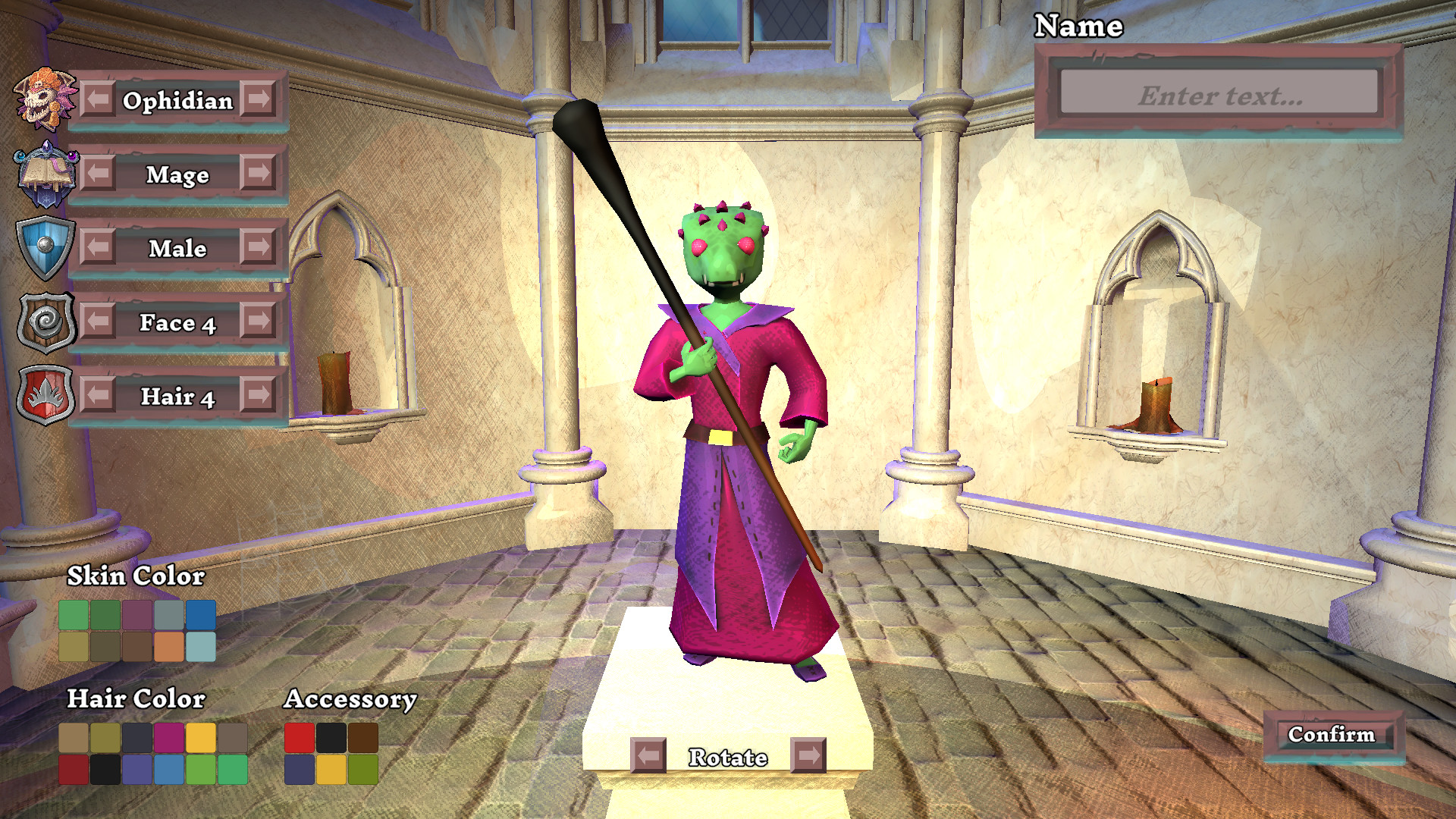This screenshot has width=1456, height=819.
Task: Switch to the next class after Mage
Action: (258, 174)
